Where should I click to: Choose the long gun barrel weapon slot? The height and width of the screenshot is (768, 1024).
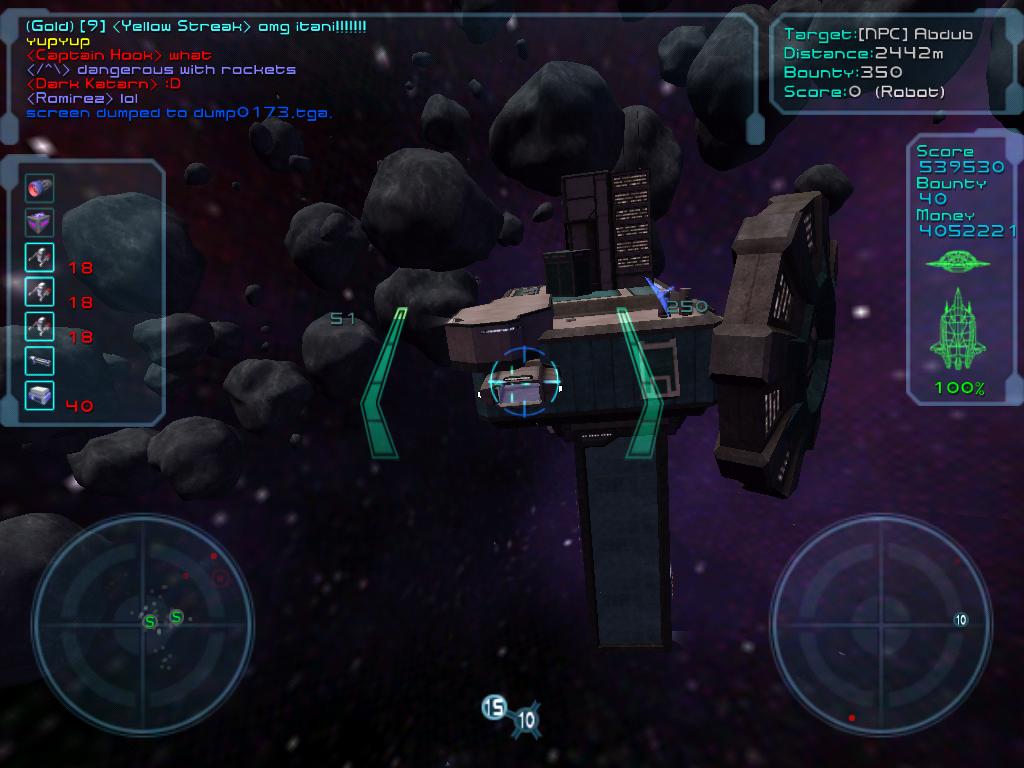click(x=40, y=360)
